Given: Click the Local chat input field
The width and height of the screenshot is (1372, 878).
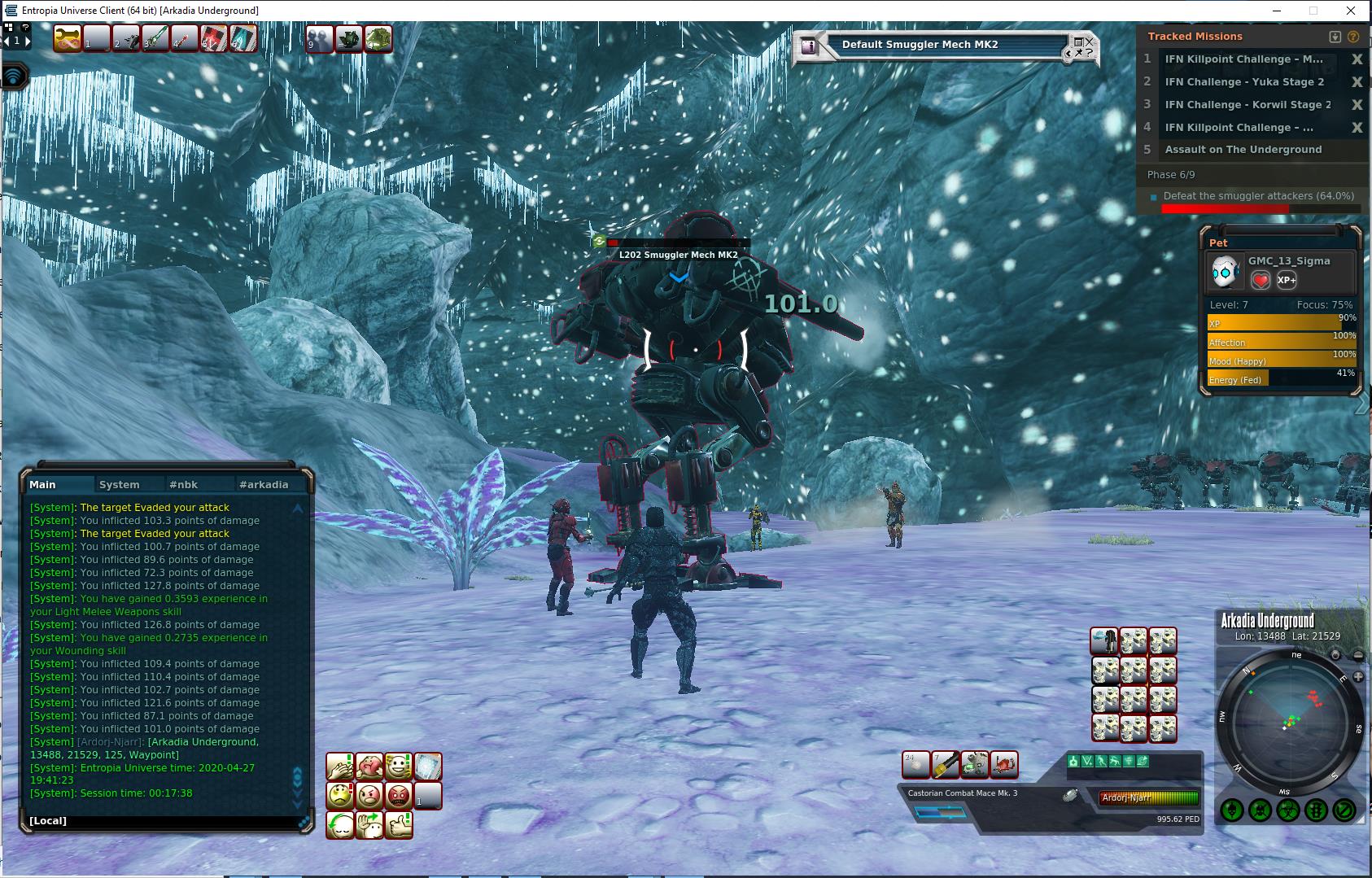Looking at the screenshot, I should 163,820.
